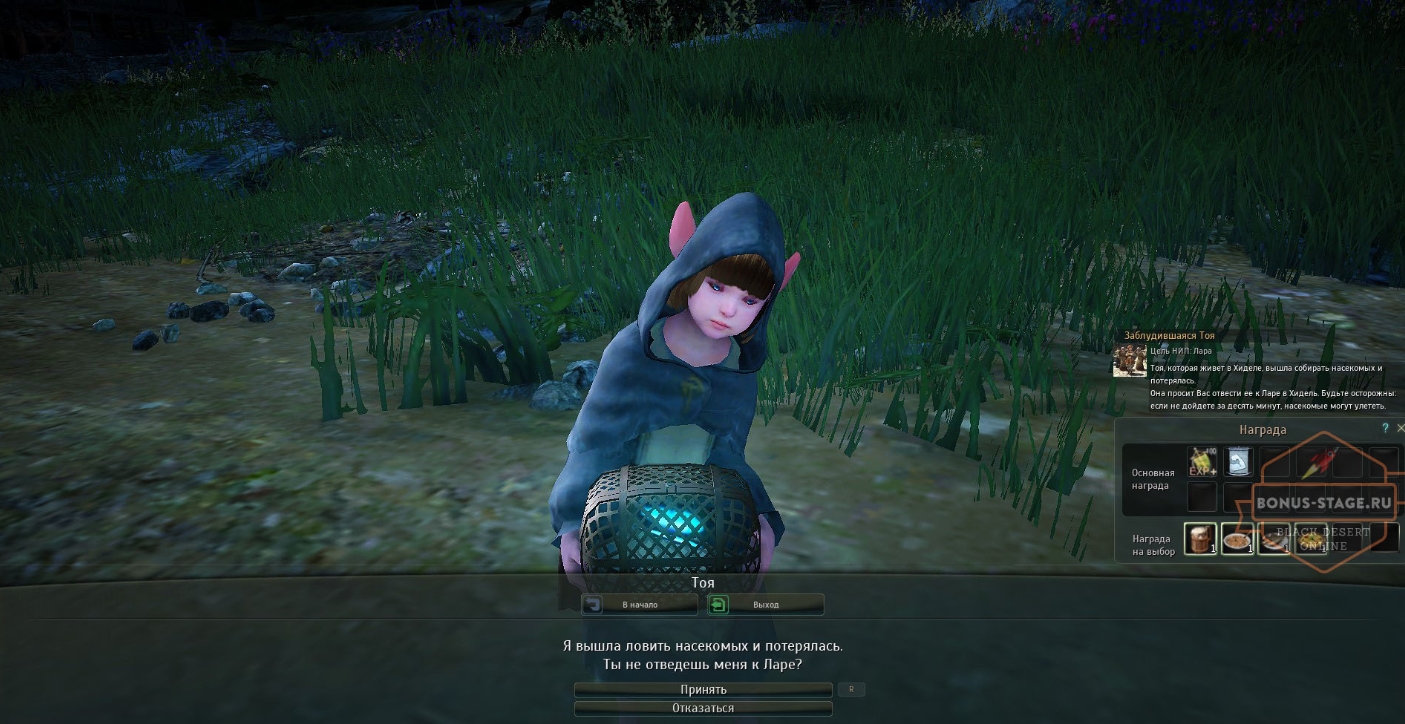The width and height of the screenshot is (1405, 724).
Task: Open help for the Награда panel
Action: (1385, 428)
